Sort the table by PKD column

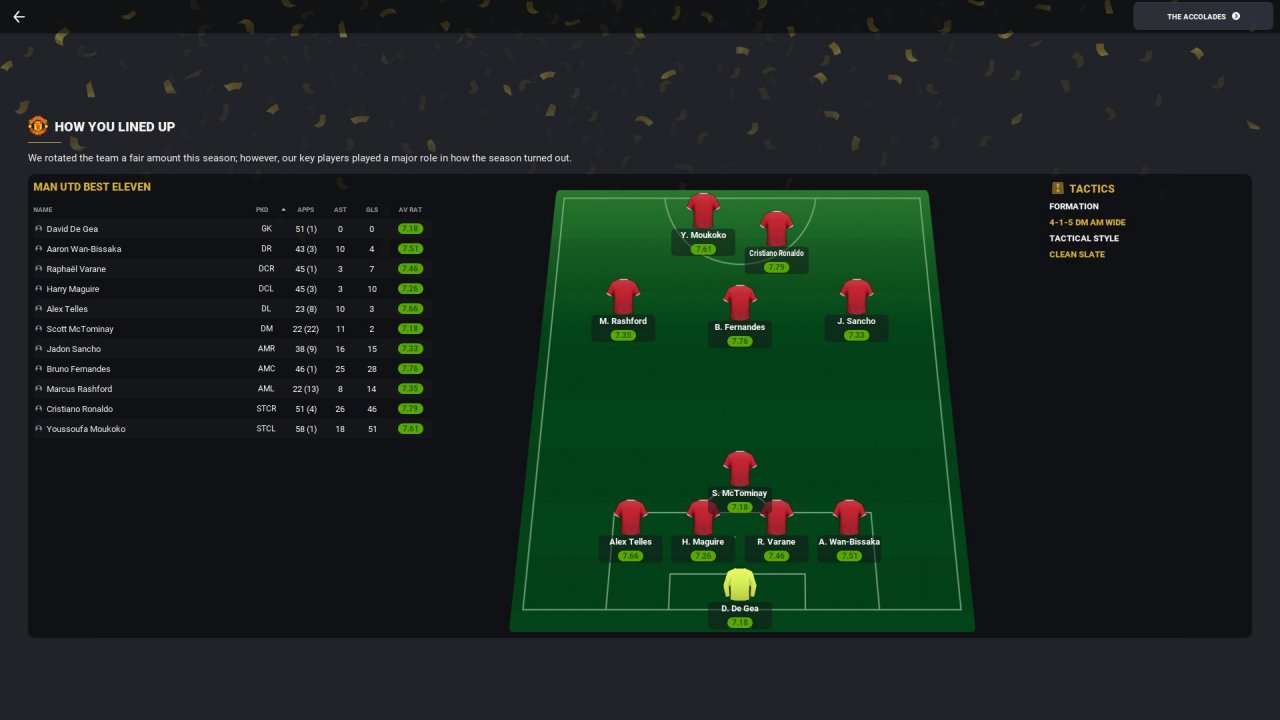pyautogui.click(x=262, y=210)
